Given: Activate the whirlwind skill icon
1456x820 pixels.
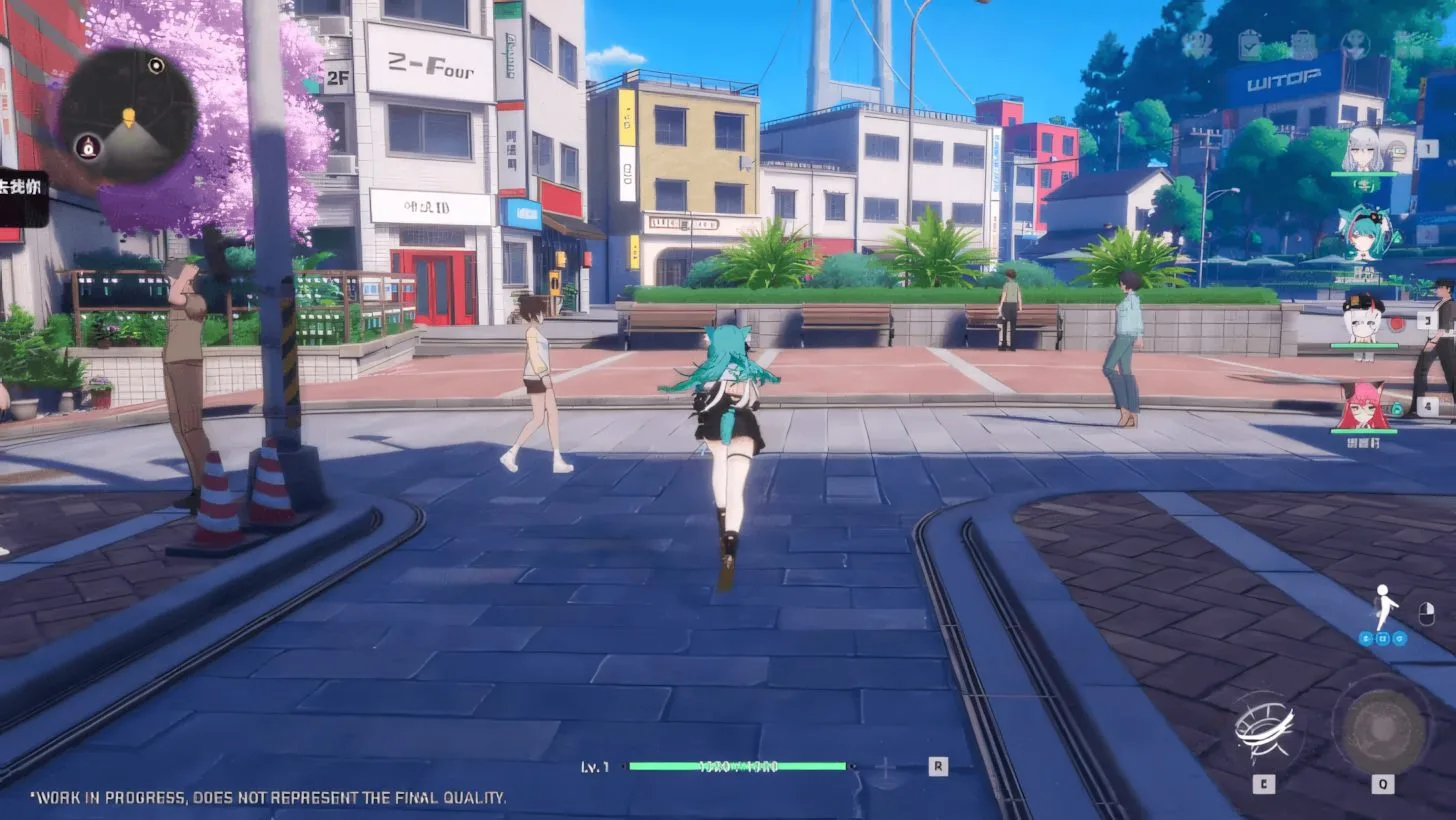Looking at the screenshot, I should (x=1264, y=727).
